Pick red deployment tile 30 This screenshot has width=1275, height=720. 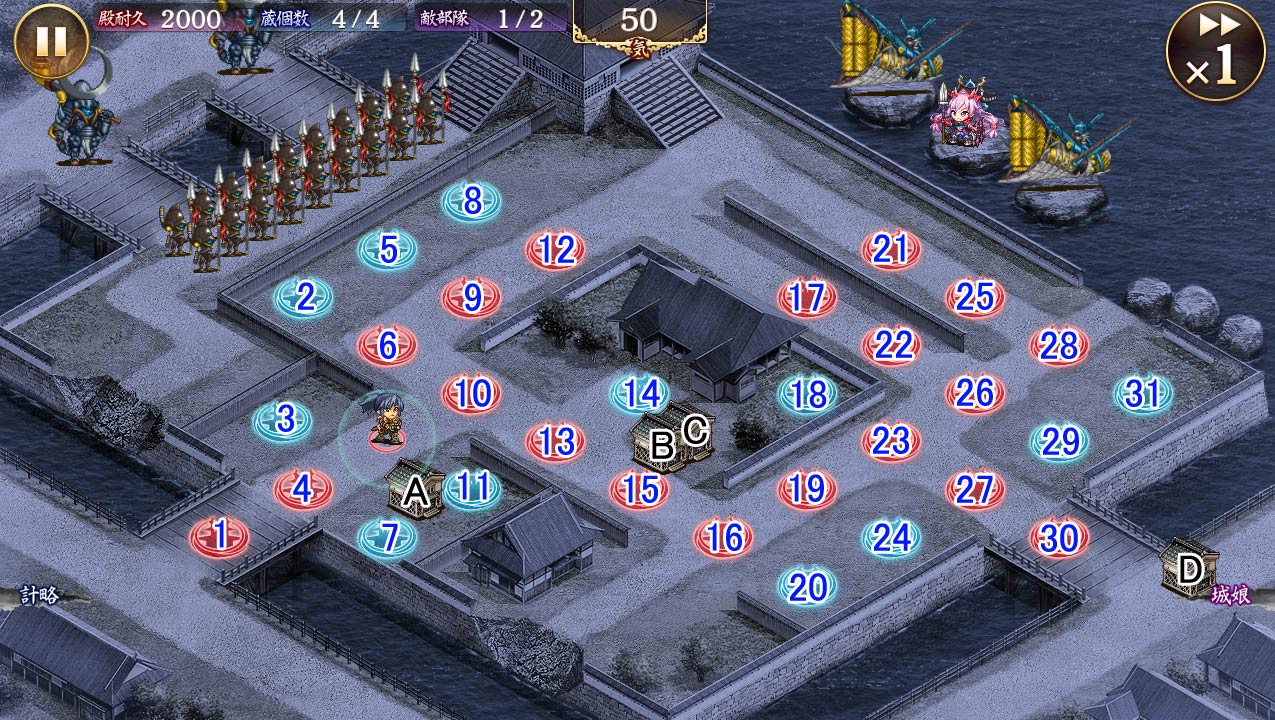[x=1059, y=538]
